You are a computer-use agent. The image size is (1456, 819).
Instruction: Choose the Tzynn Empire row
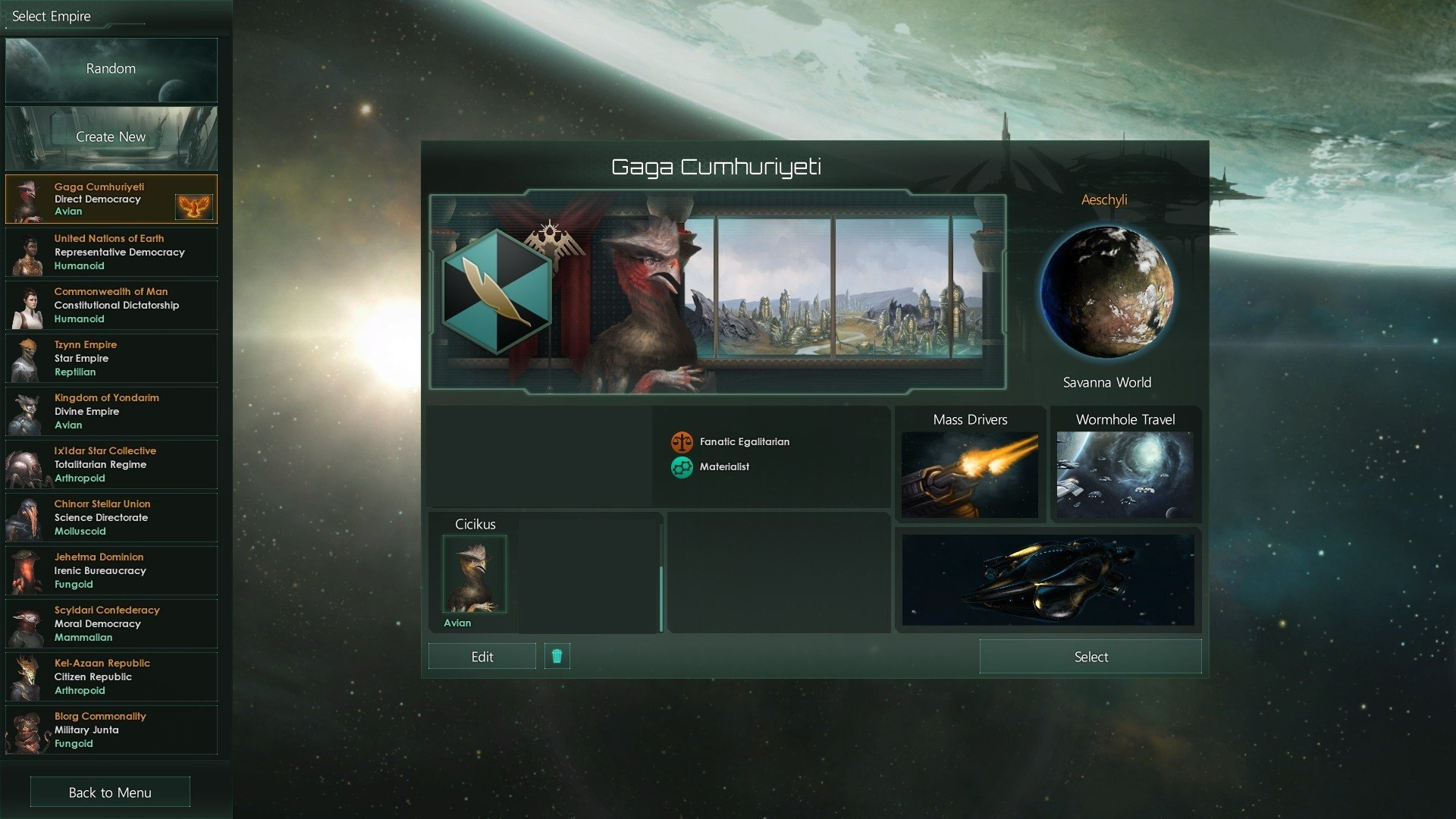pos(111,359)
